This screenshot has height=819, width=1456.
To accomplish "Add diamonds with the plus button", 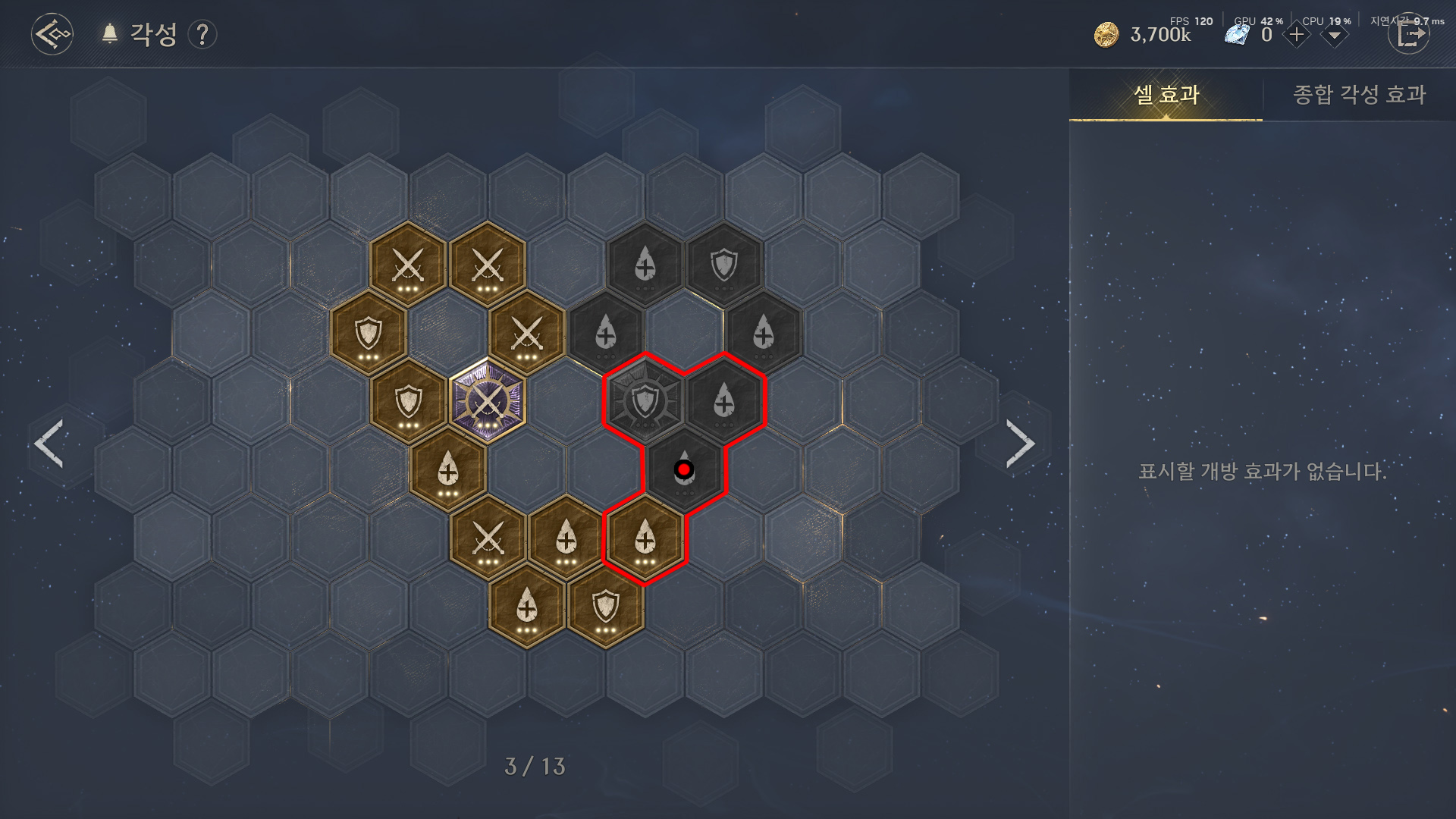I will coord(1296,35).
